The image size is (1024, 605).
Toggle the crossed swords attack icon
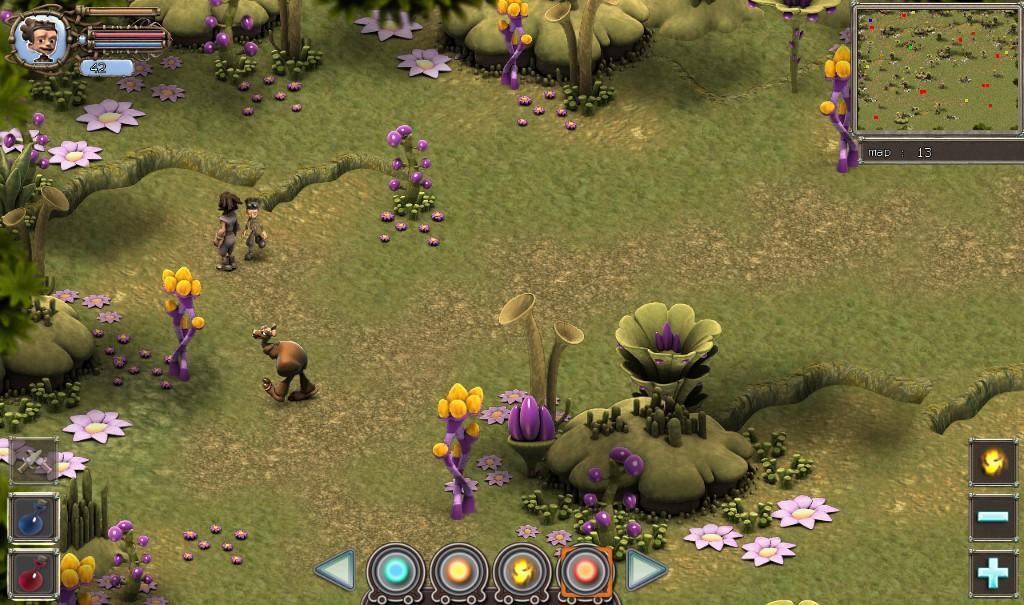34,462
